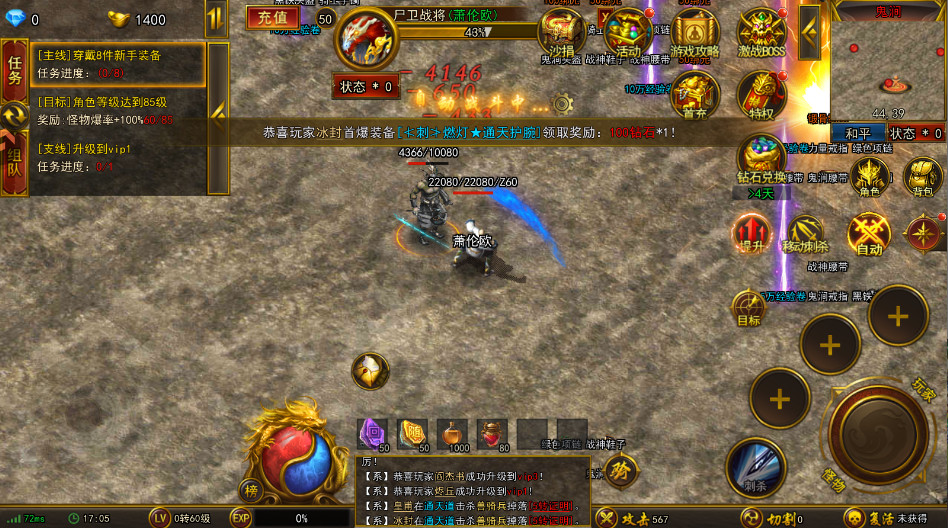
Task: Open the 角色 character sheet icon
Action: point(870,177)
